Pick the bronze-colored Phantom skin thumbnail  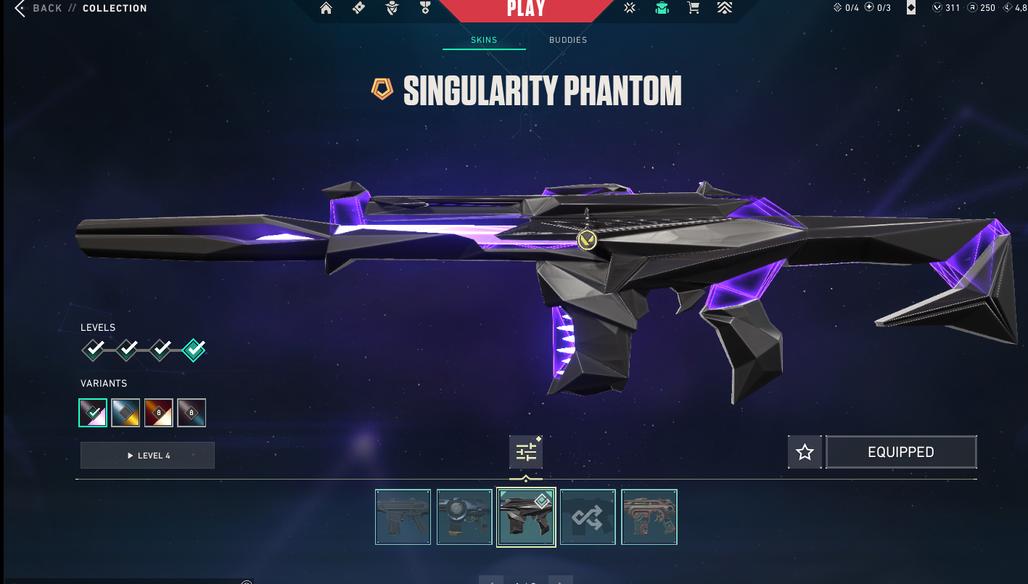(649, 517)
